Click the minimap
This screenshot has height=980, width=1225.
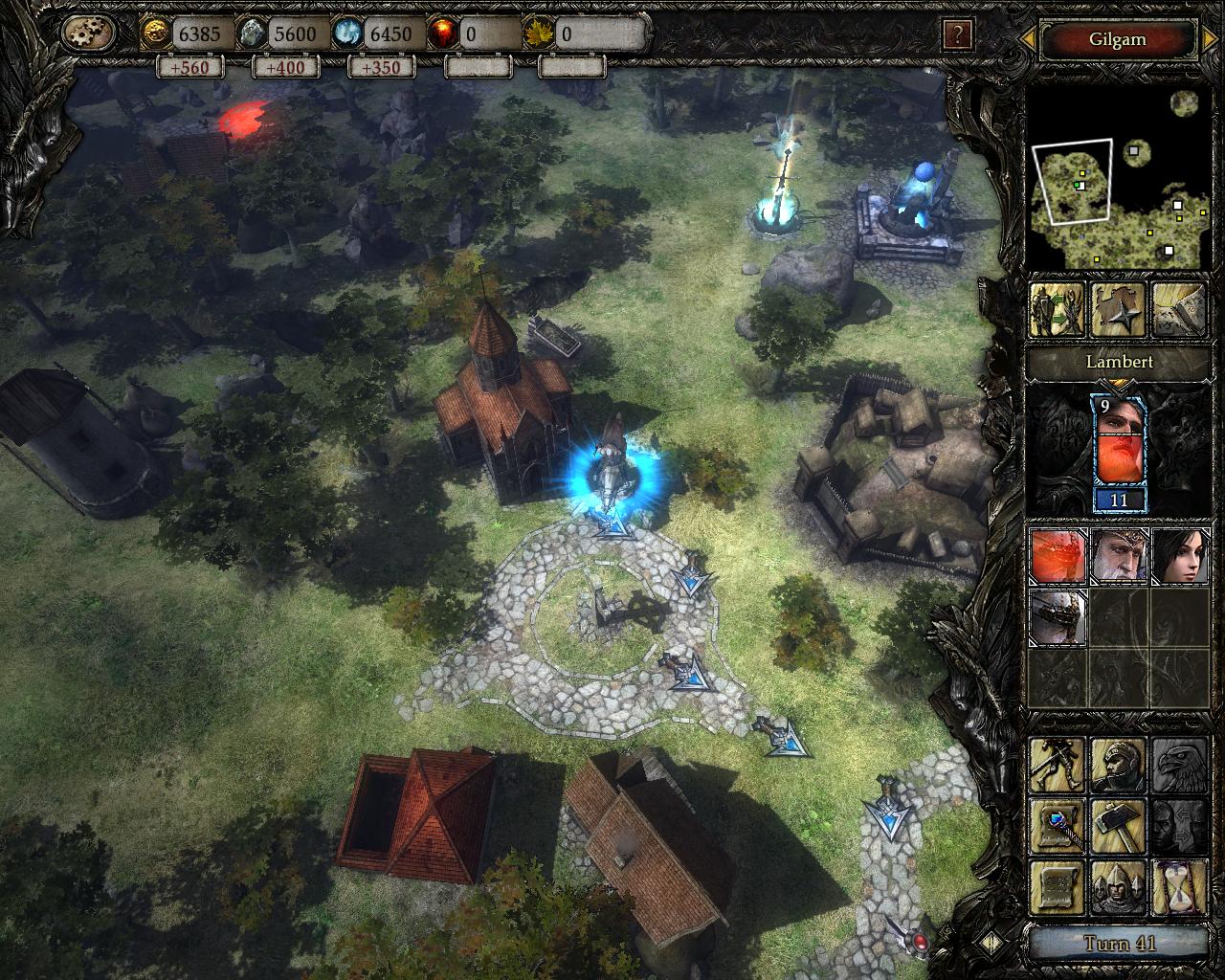1116,178
